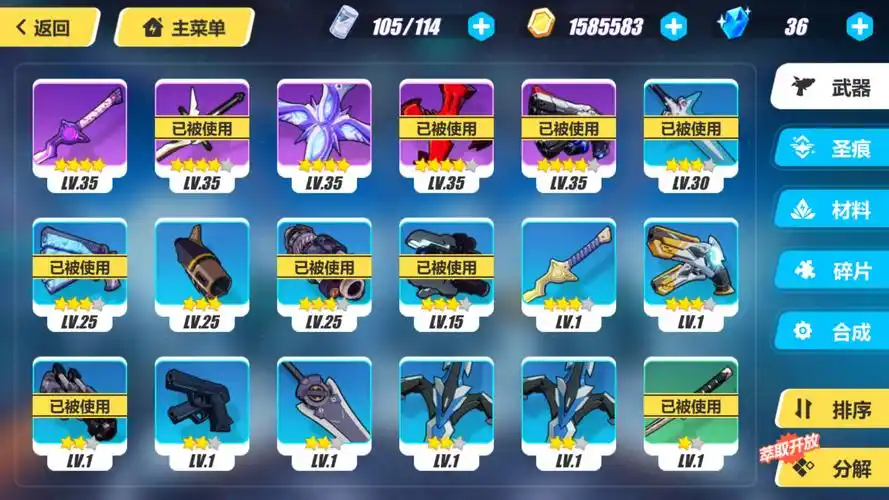The width and height of the screenshot is (889, 500).
Task: Open the 合成 synthesis tab
Action: pyautogui.click(x=832, y=331)
